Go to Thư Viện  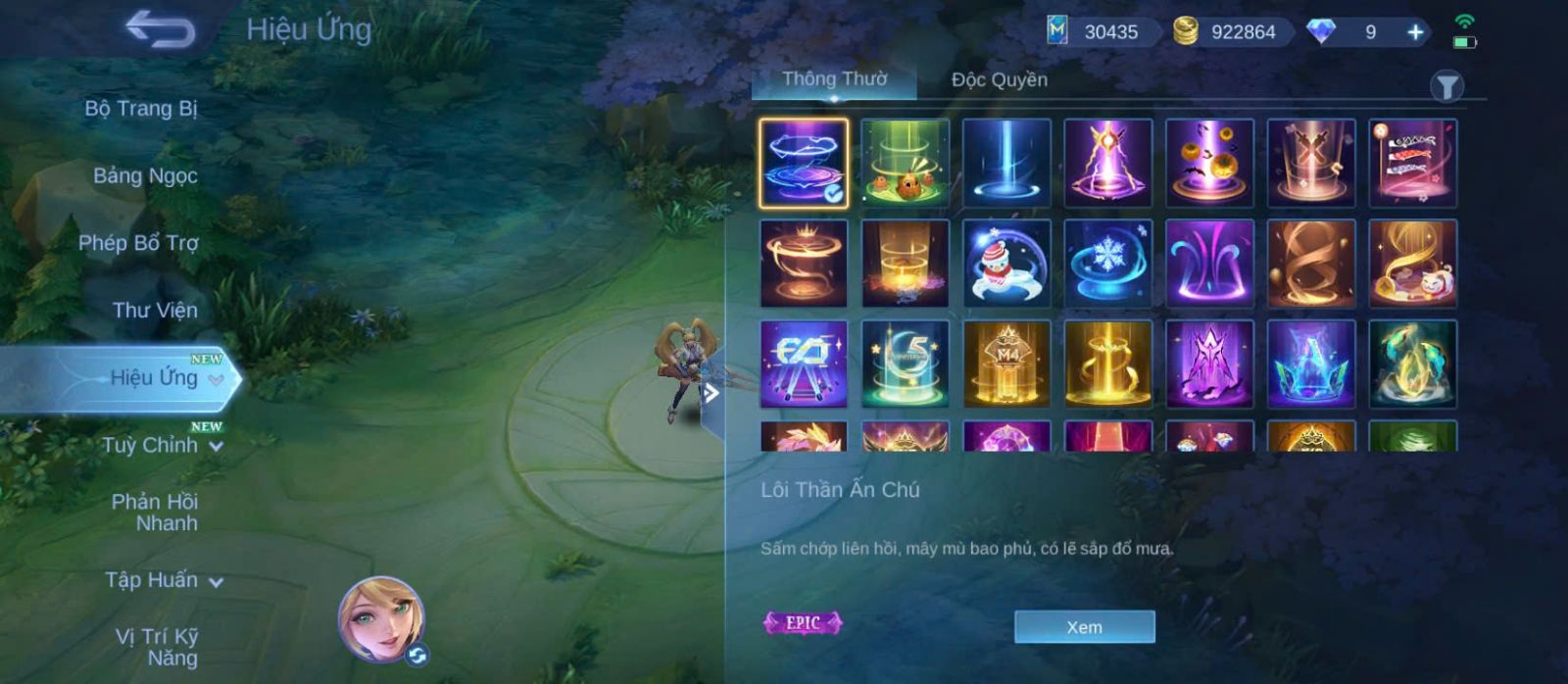click(x=155, y=311)
